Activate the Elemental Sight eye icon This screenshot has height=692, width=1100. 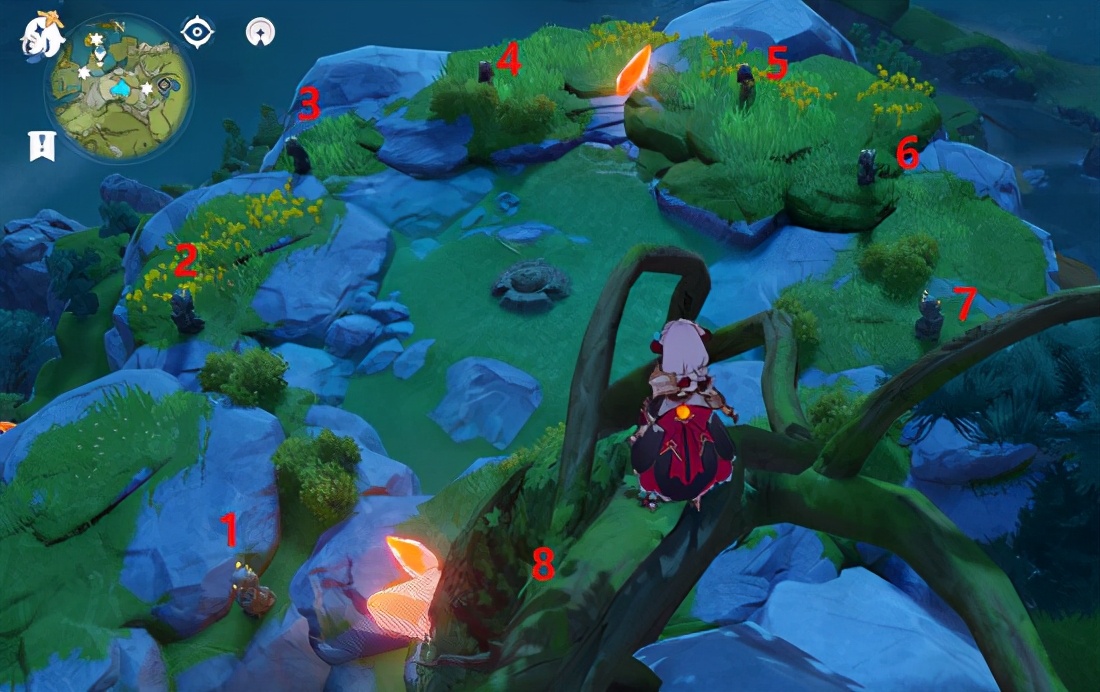click(x=198, y=32)
